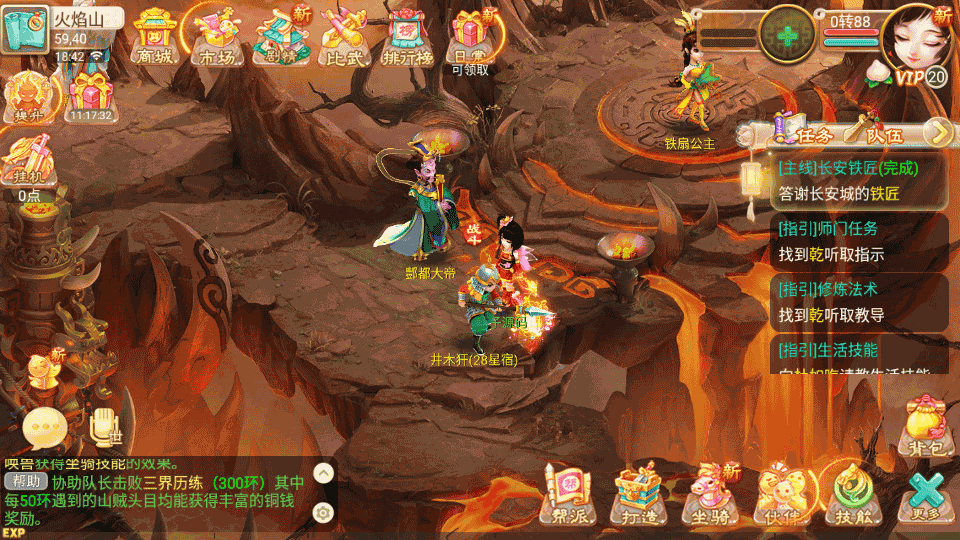Activate 挂机 auto-battle mode
Viewport: 960px width, 540px height.
[x=26, y=163]
